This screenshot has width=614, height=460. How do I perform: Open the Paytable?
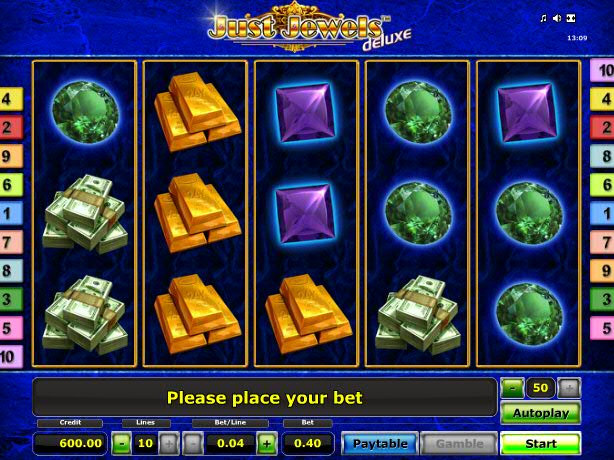click(x=379, y=443)
